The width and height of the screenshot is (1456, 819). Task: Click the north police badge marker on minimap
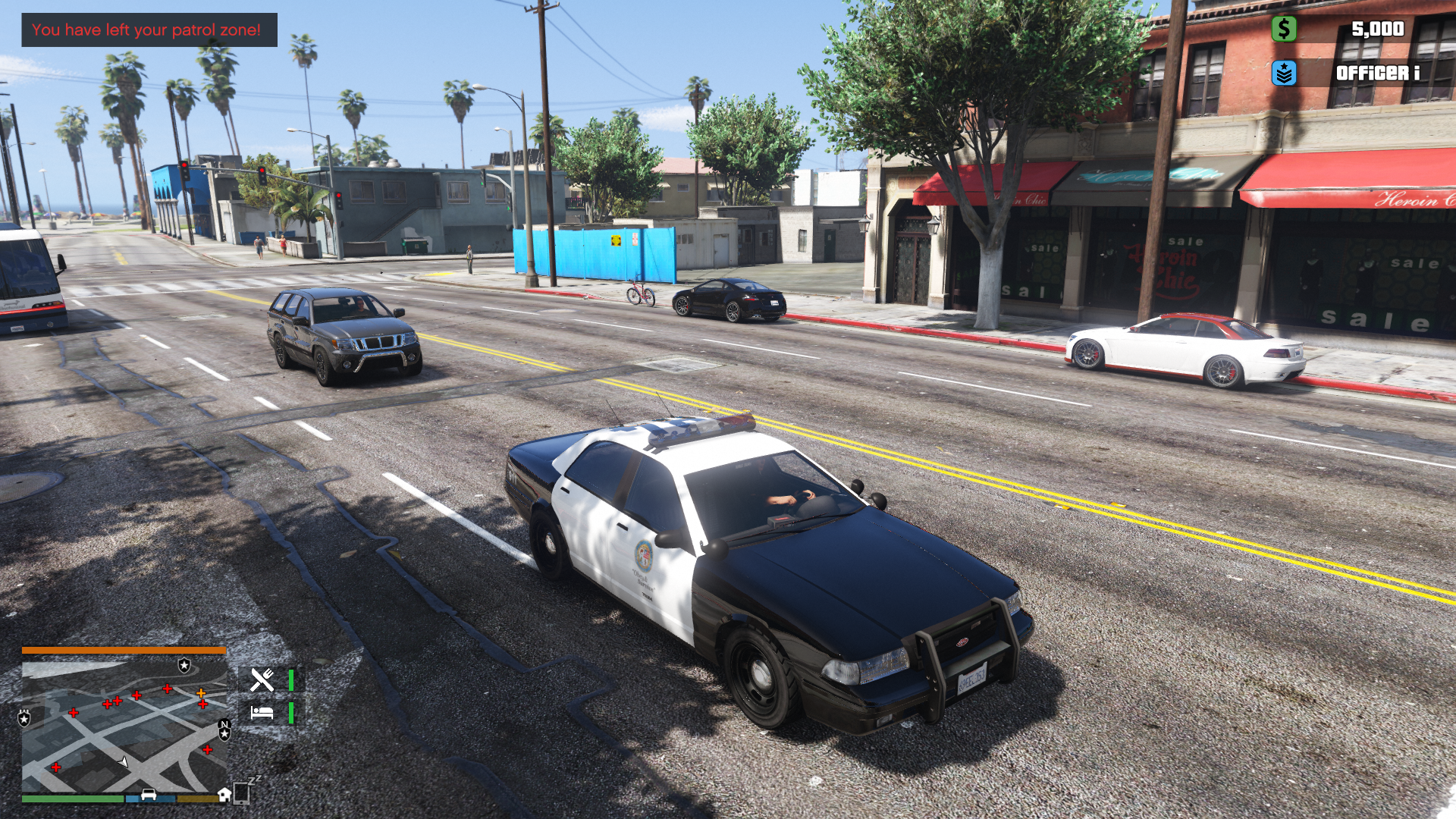point(224,730)
